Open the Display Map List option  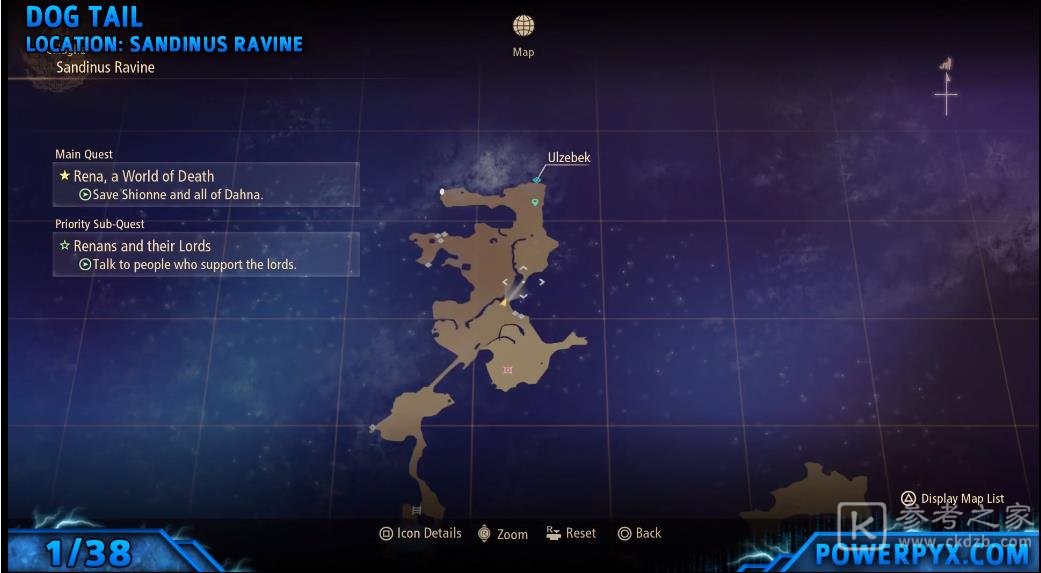953,498
